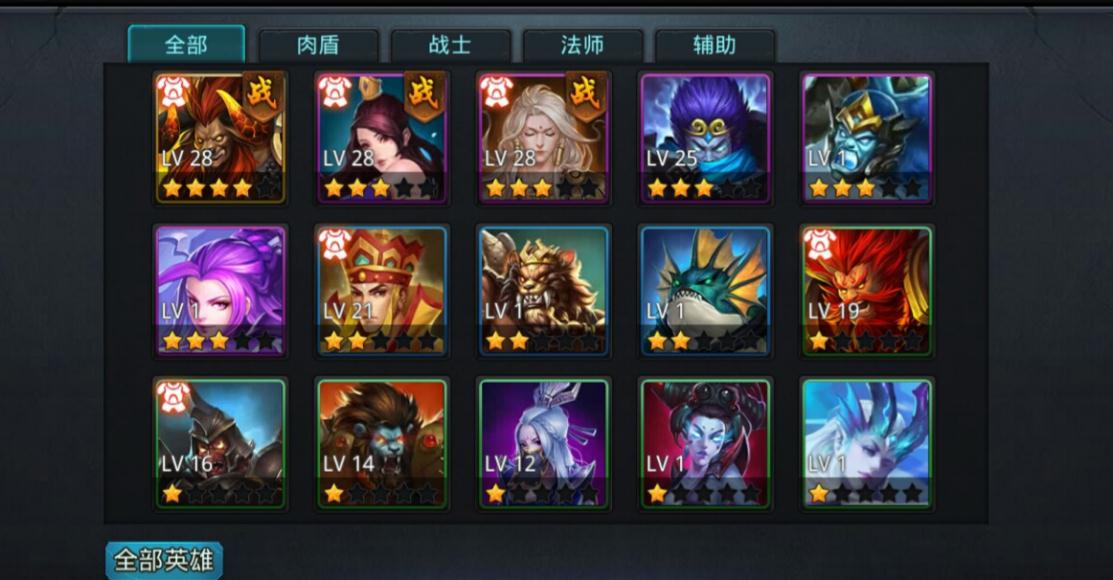Open the icy blue horned hero card
This screenshot has width=1113, height=580.
click(867, 443)
